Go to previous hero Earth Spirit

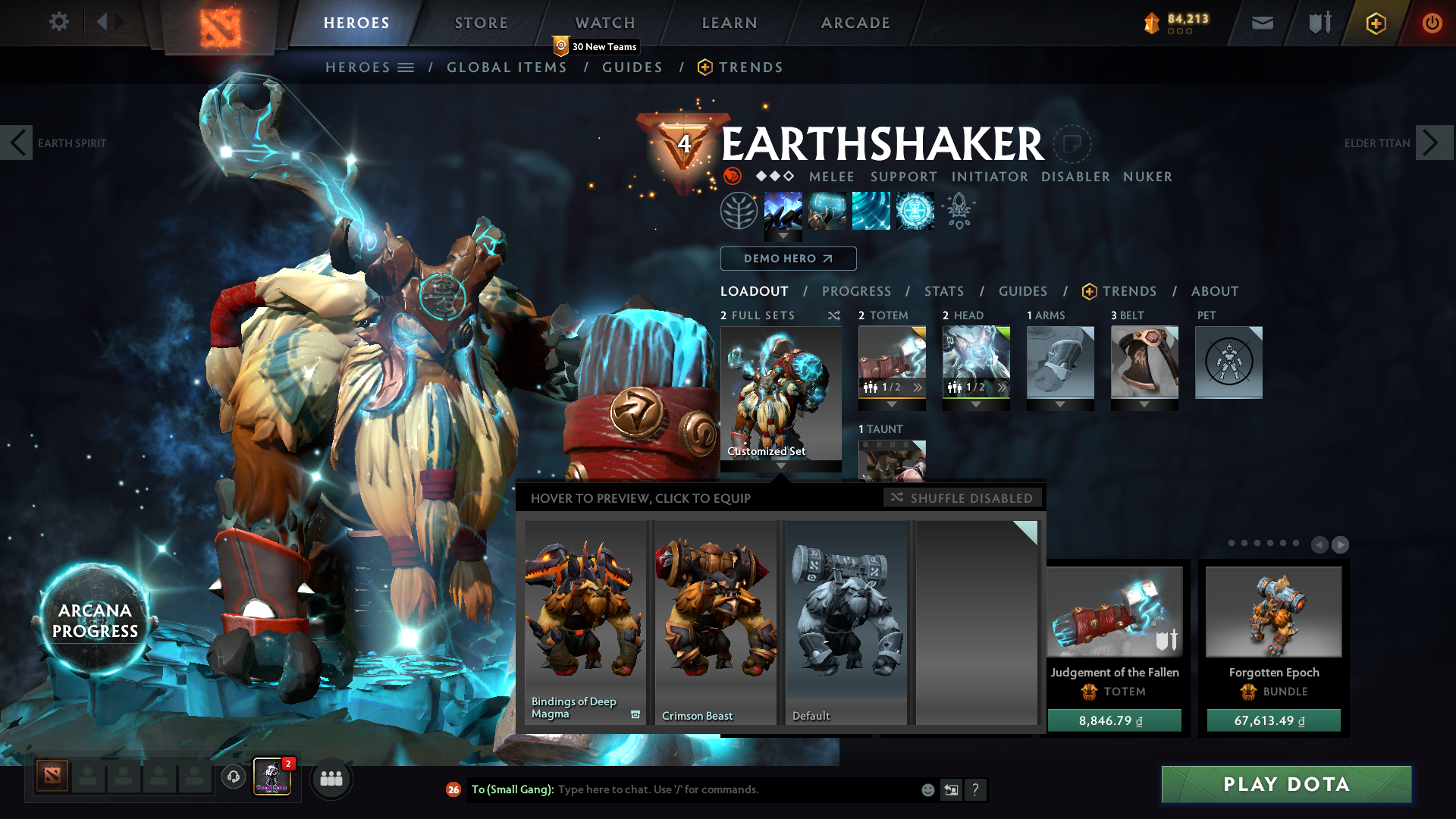tap(17, 143)
